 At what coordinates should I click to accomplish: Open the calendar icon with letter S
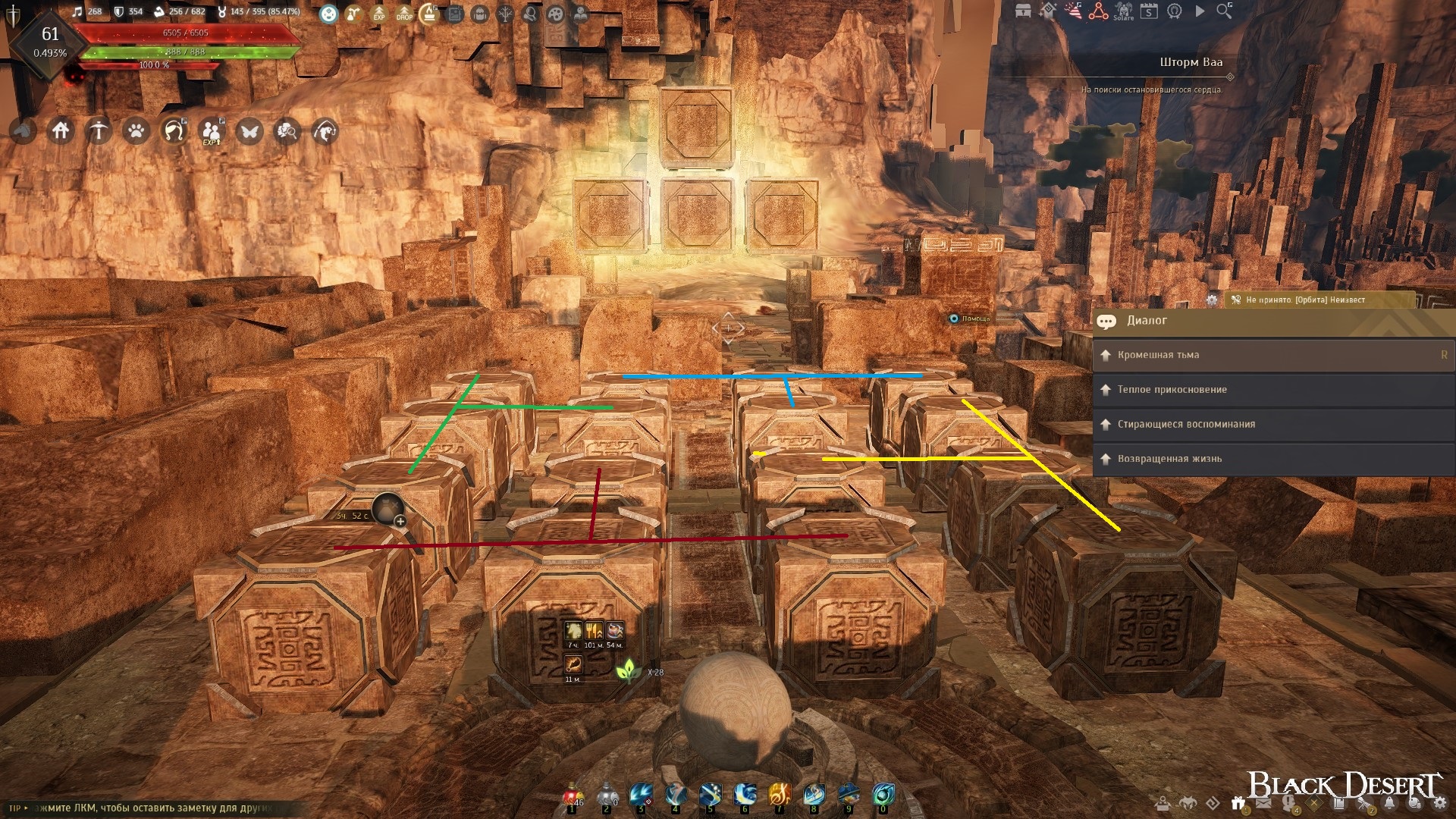(1149, 11)
